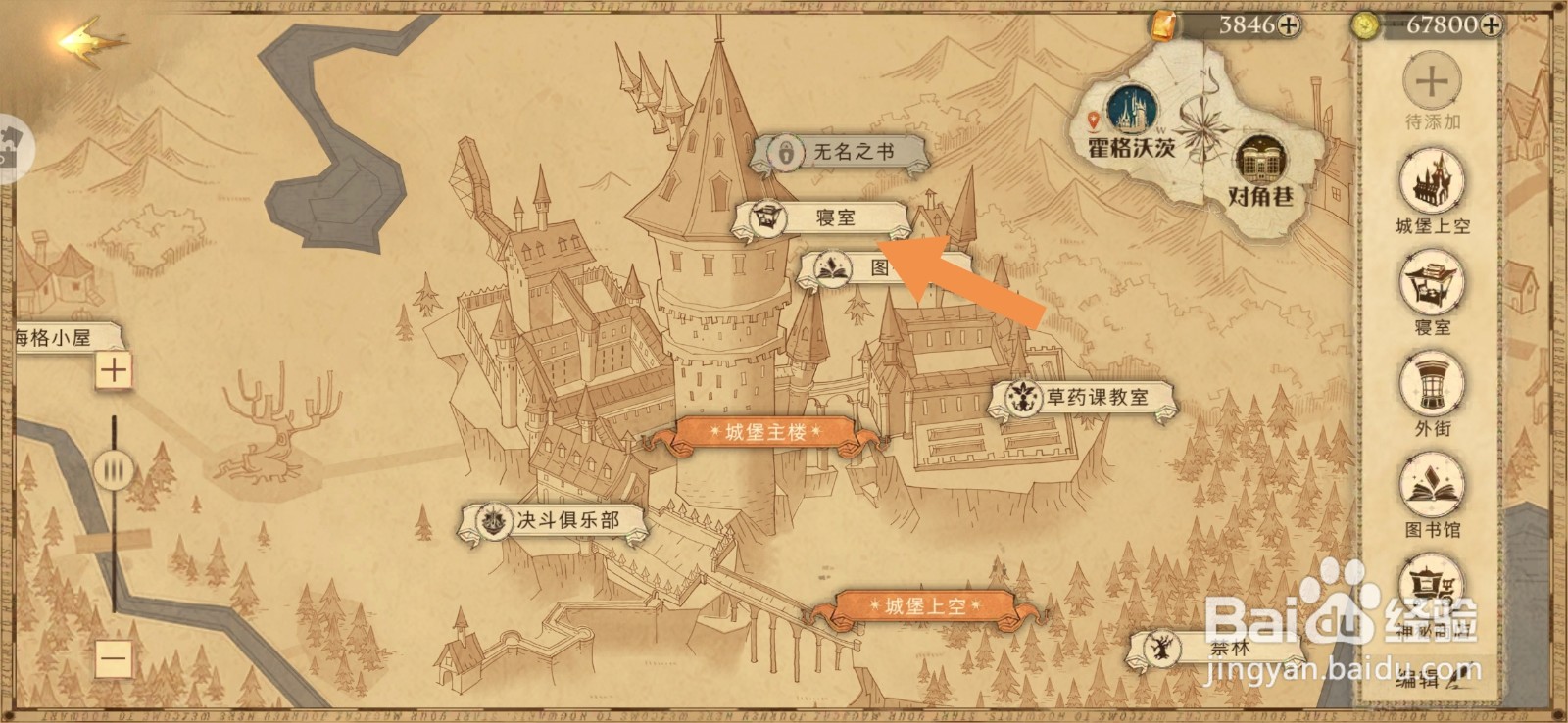Screen dimensions: 1568x723
Task: Open Diagon Alley via the minimap book icon
Action: (x=1261, y=157)
